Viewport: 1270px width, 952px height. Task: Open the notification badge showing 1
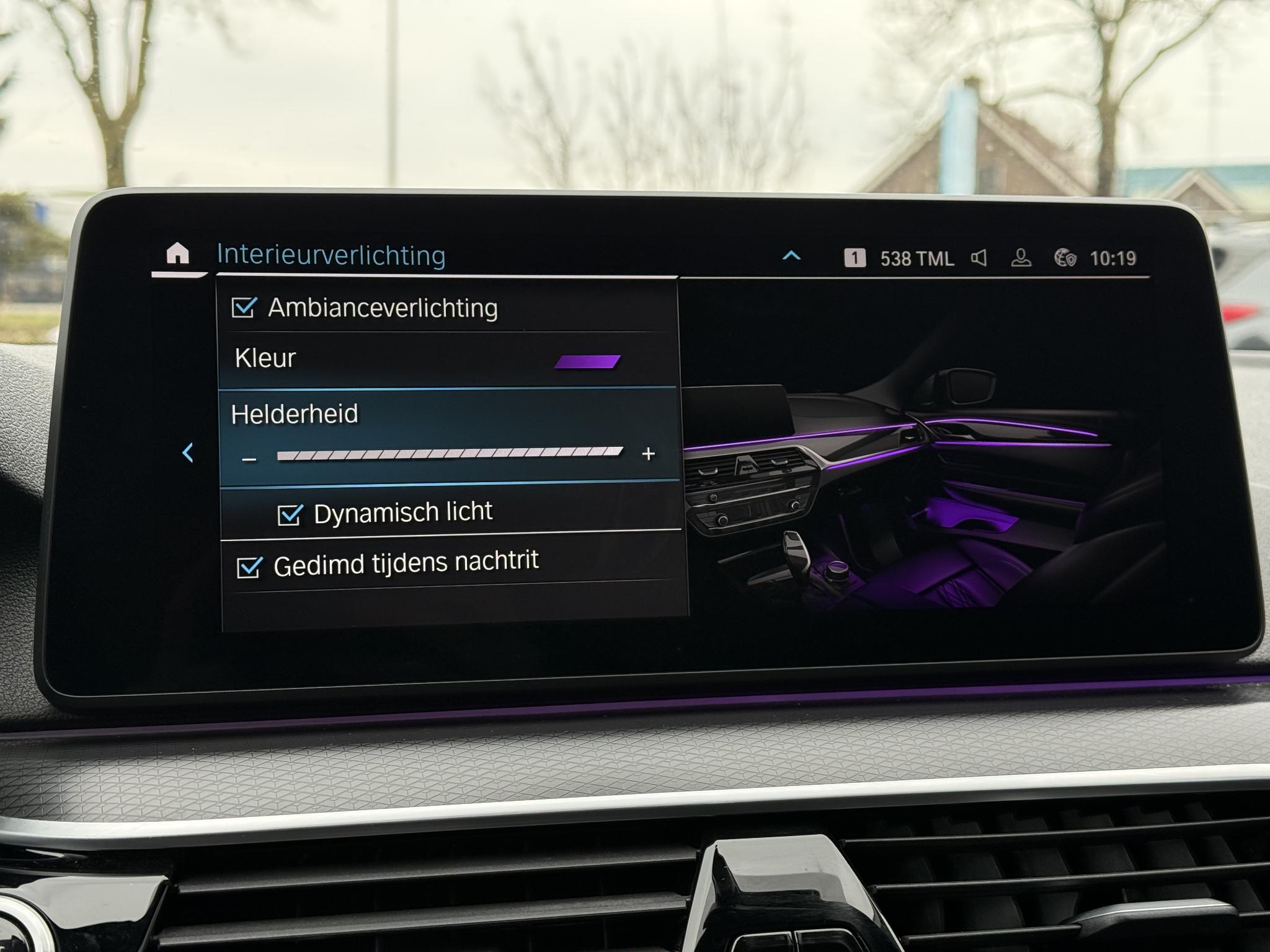click(x=855, y=258)
